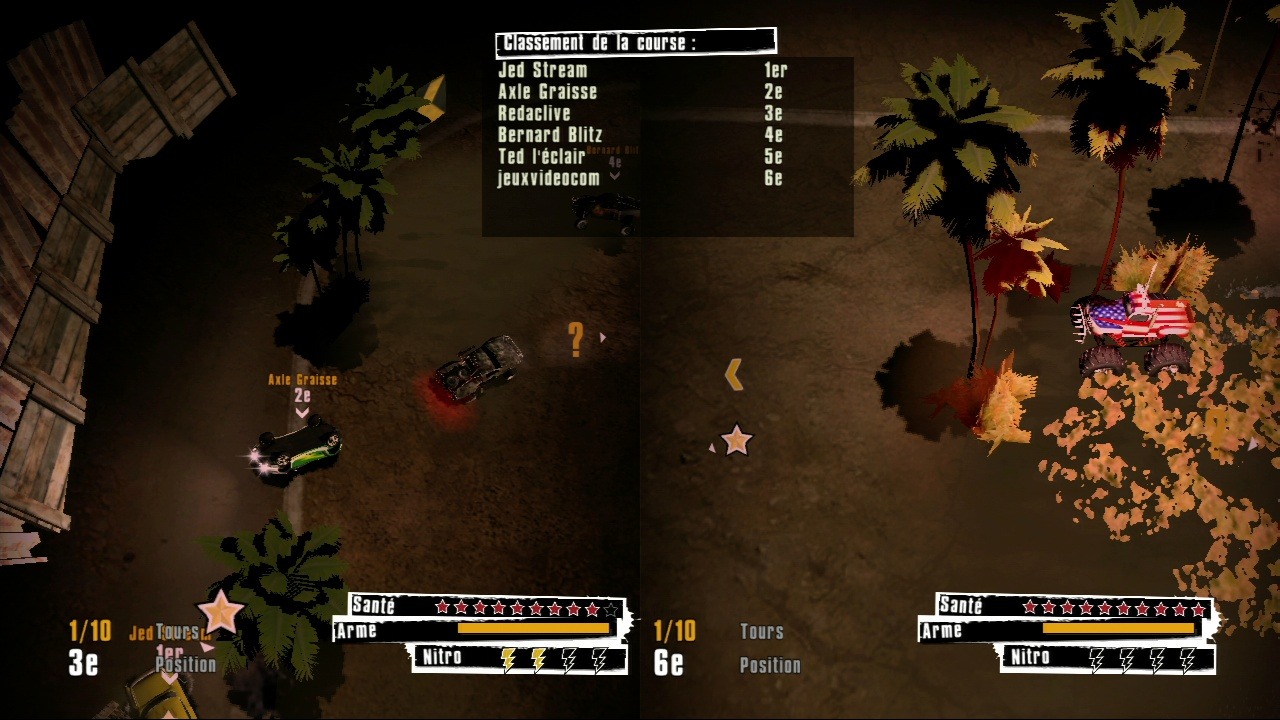Select Axle Graisse's row in the ranking list
The image size is (1280, 720).
click(548, 92)
